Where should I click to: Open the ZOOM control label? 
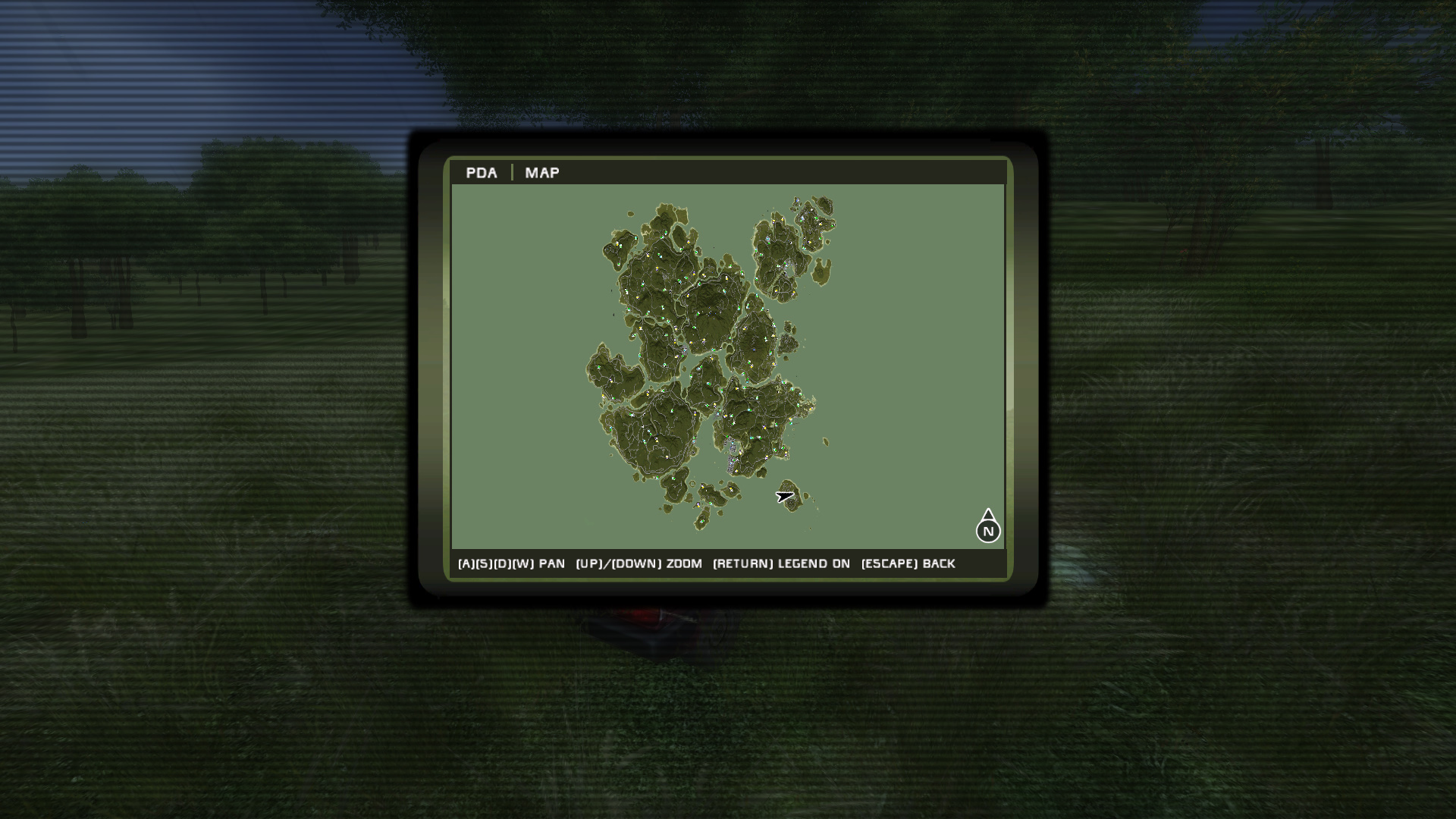point(639,563)
